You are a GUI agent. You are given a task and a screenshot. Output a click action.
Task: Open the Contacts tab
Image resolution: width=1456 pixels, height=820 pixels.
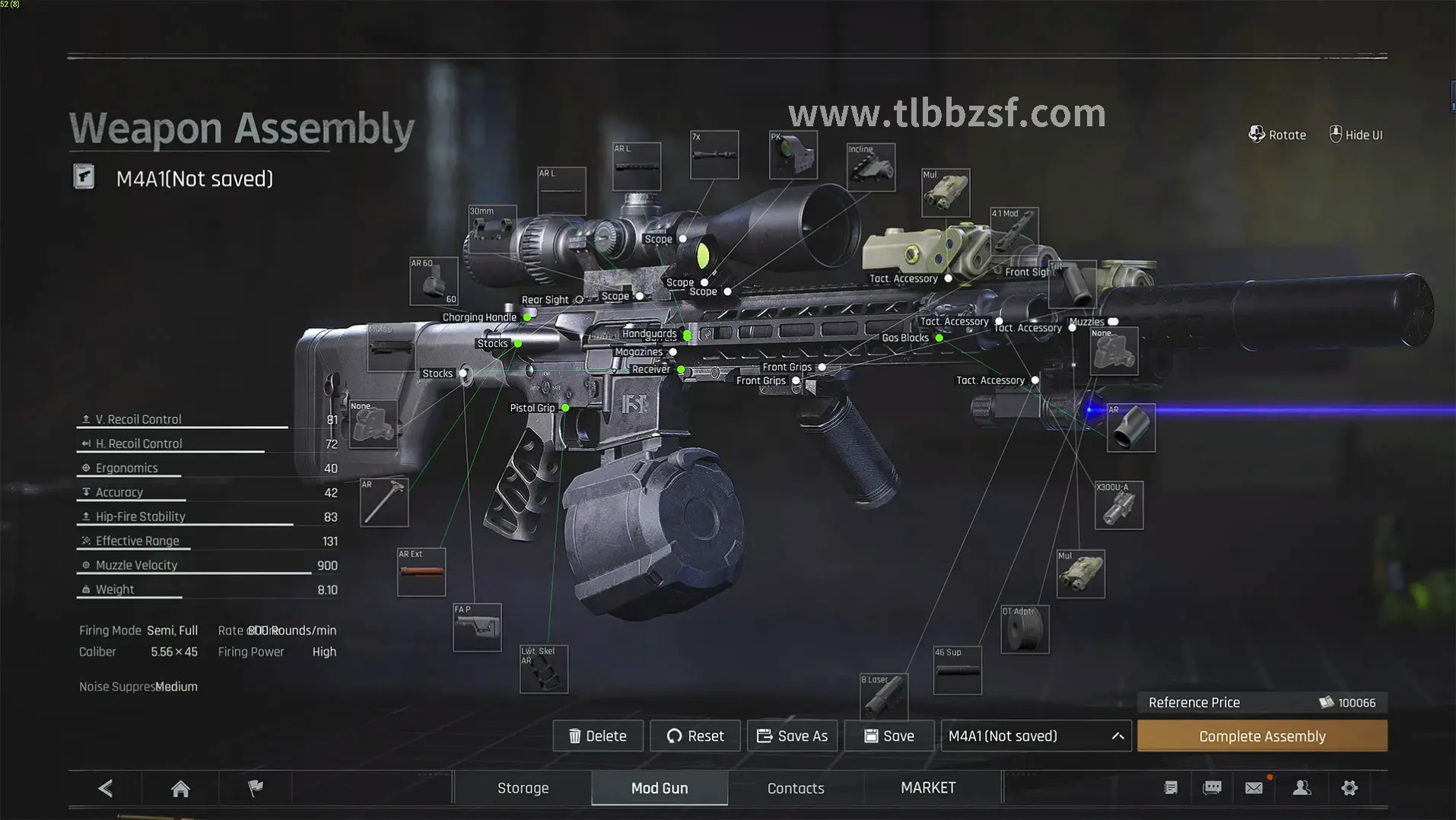coord(795,788)
